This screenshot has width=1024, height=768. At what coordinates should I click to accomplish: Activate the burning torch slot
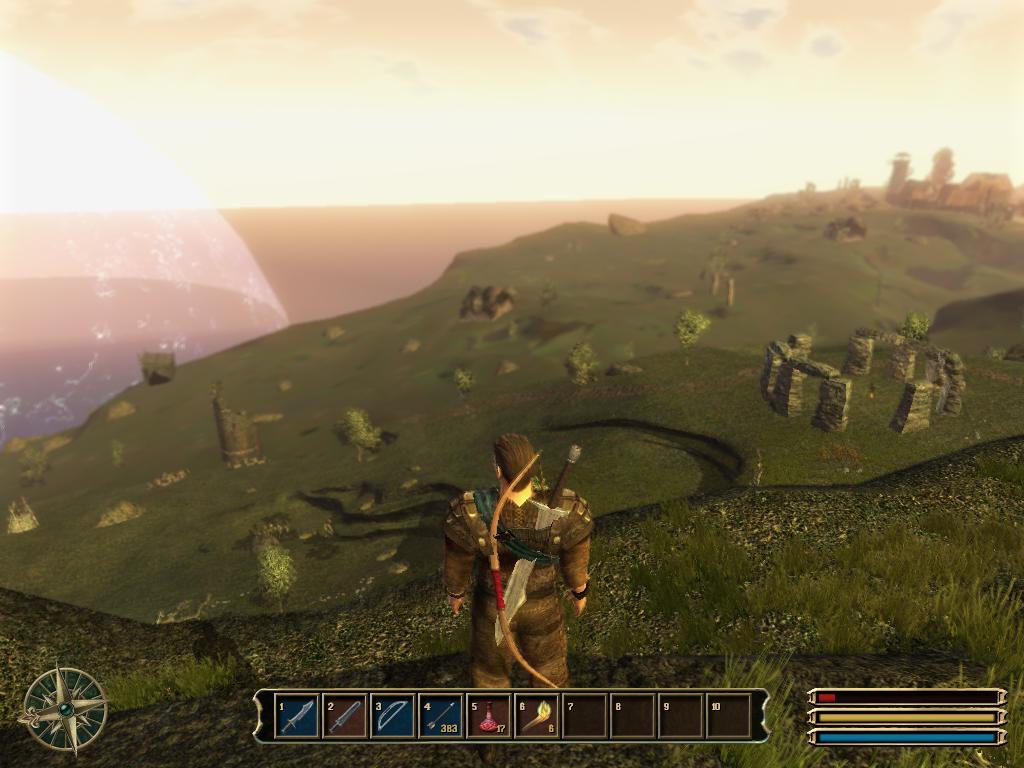[537, 716]
